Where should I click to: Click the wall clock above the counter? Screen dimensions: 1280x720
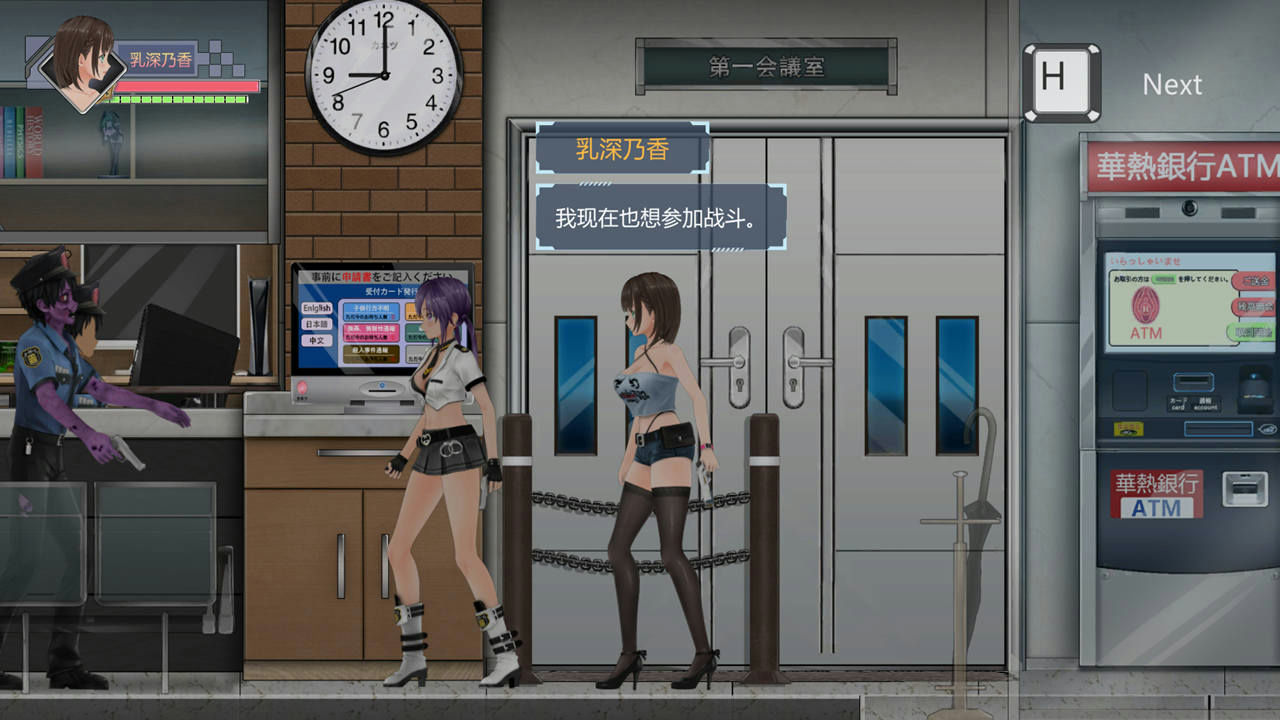[x=385, y=75]
